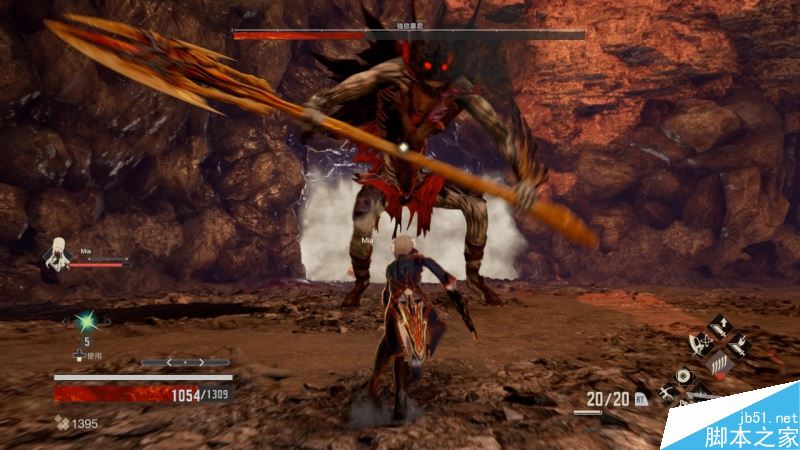Screen dimensions: 800x450
Task: Select the green star item in the quick slot
Action: click(87, 321)
